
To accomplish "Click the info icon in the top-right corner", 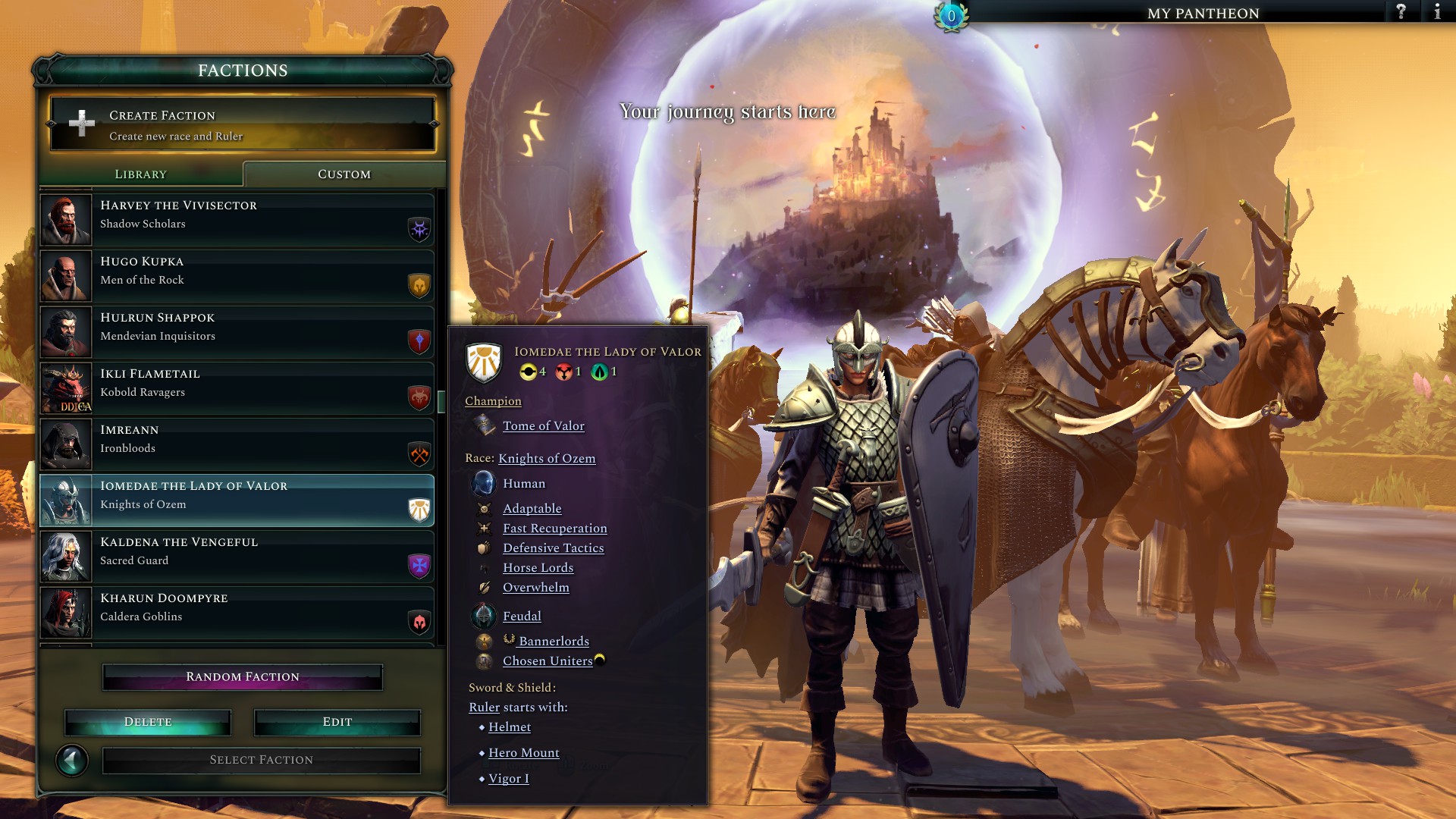I will click(1439, 12).
